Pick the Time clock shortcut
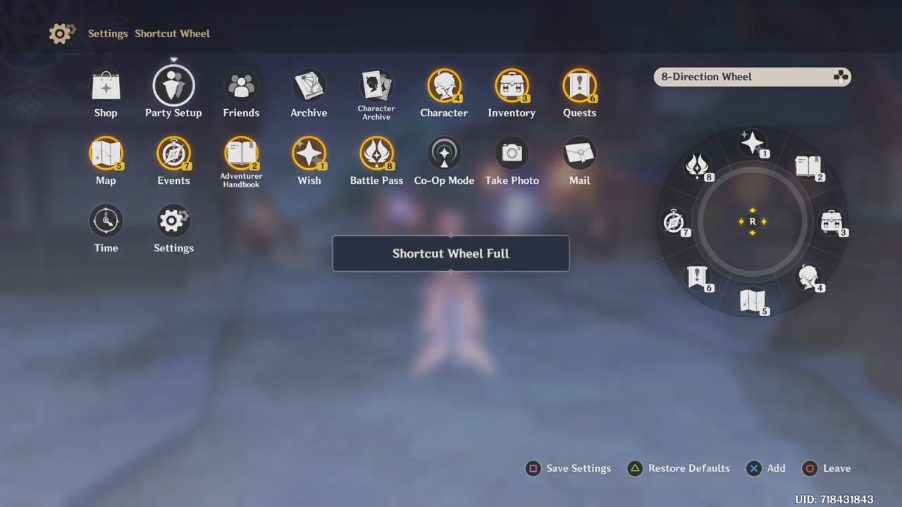The height and width of the screenshot is (507, 902). [x=106, y=220]
